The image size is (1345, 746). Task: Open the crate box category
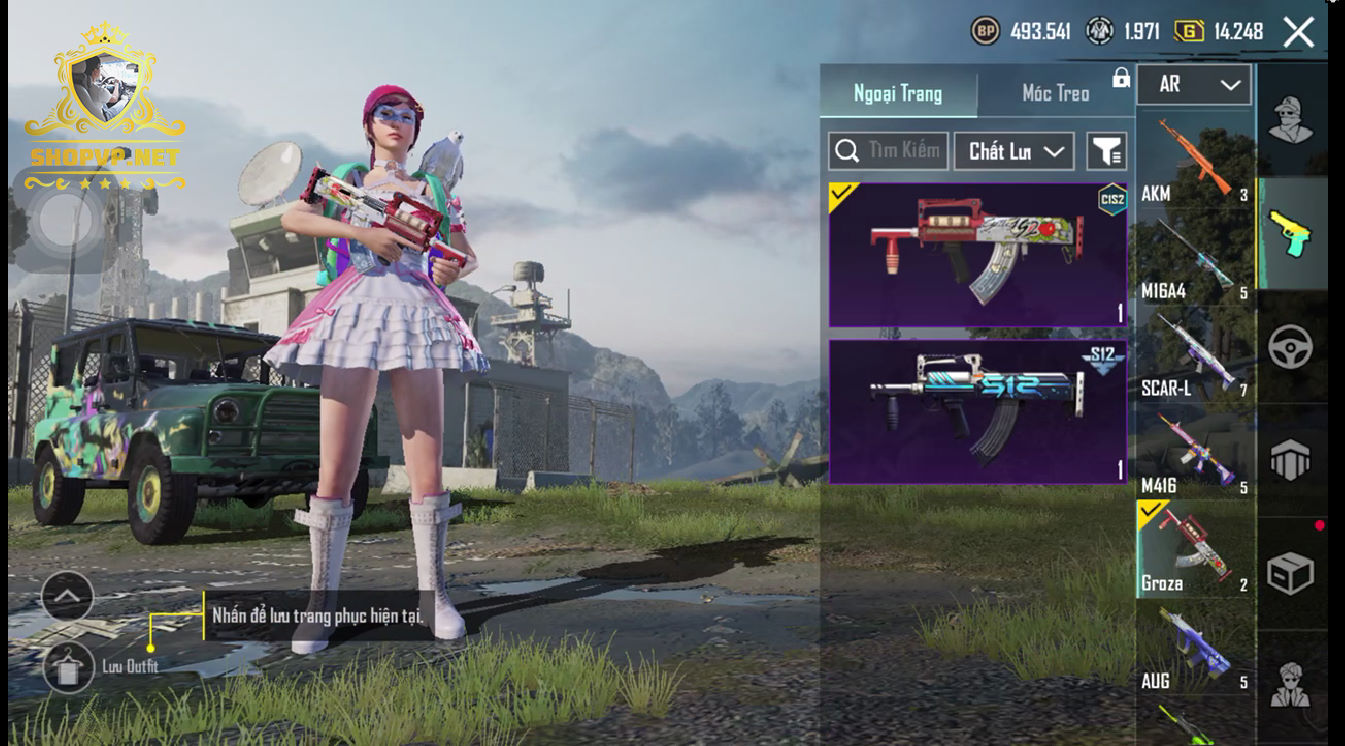(1291, 573)
